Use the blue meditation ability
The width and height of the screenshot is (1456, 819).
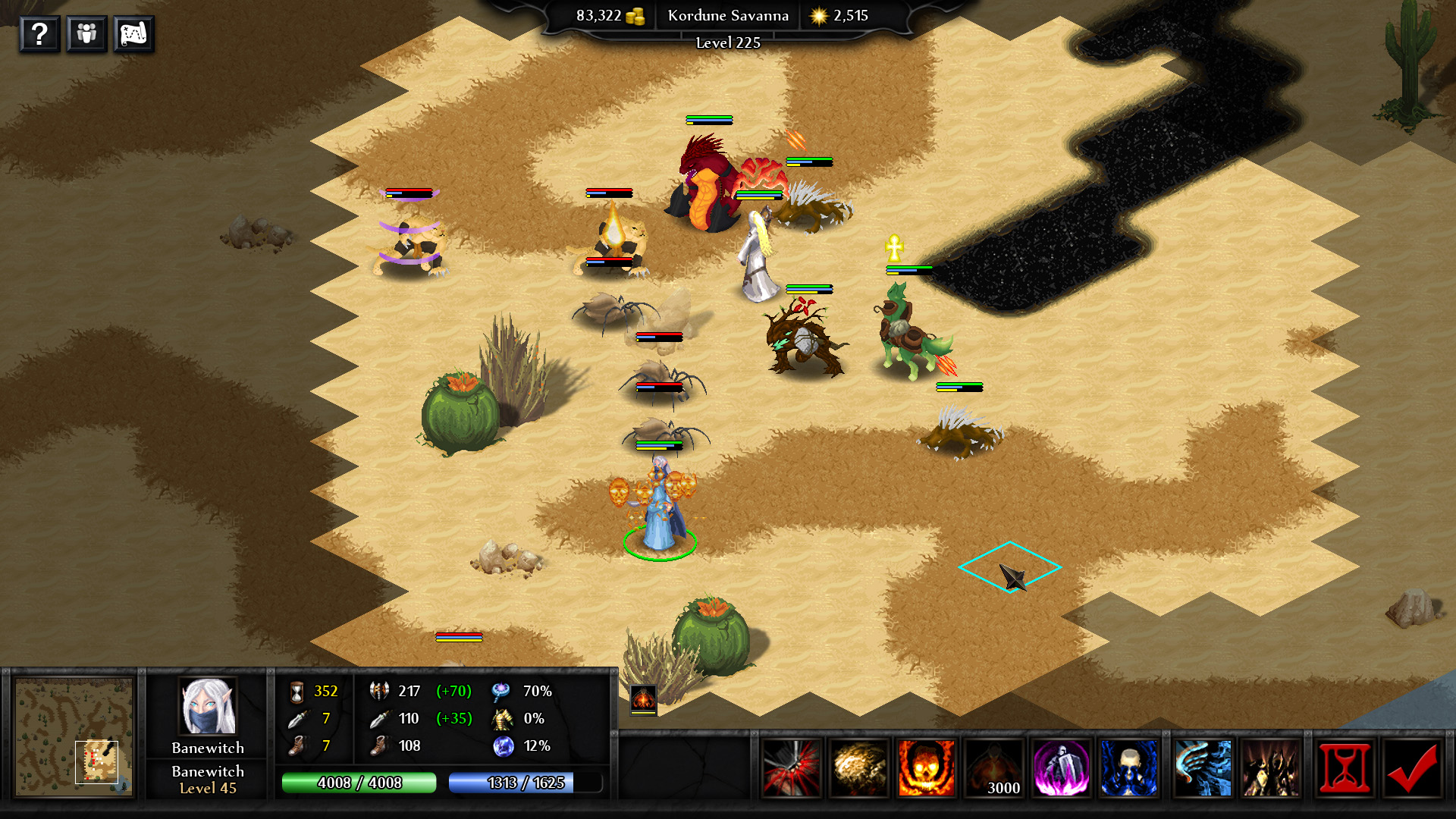(x=1129, y=769)
